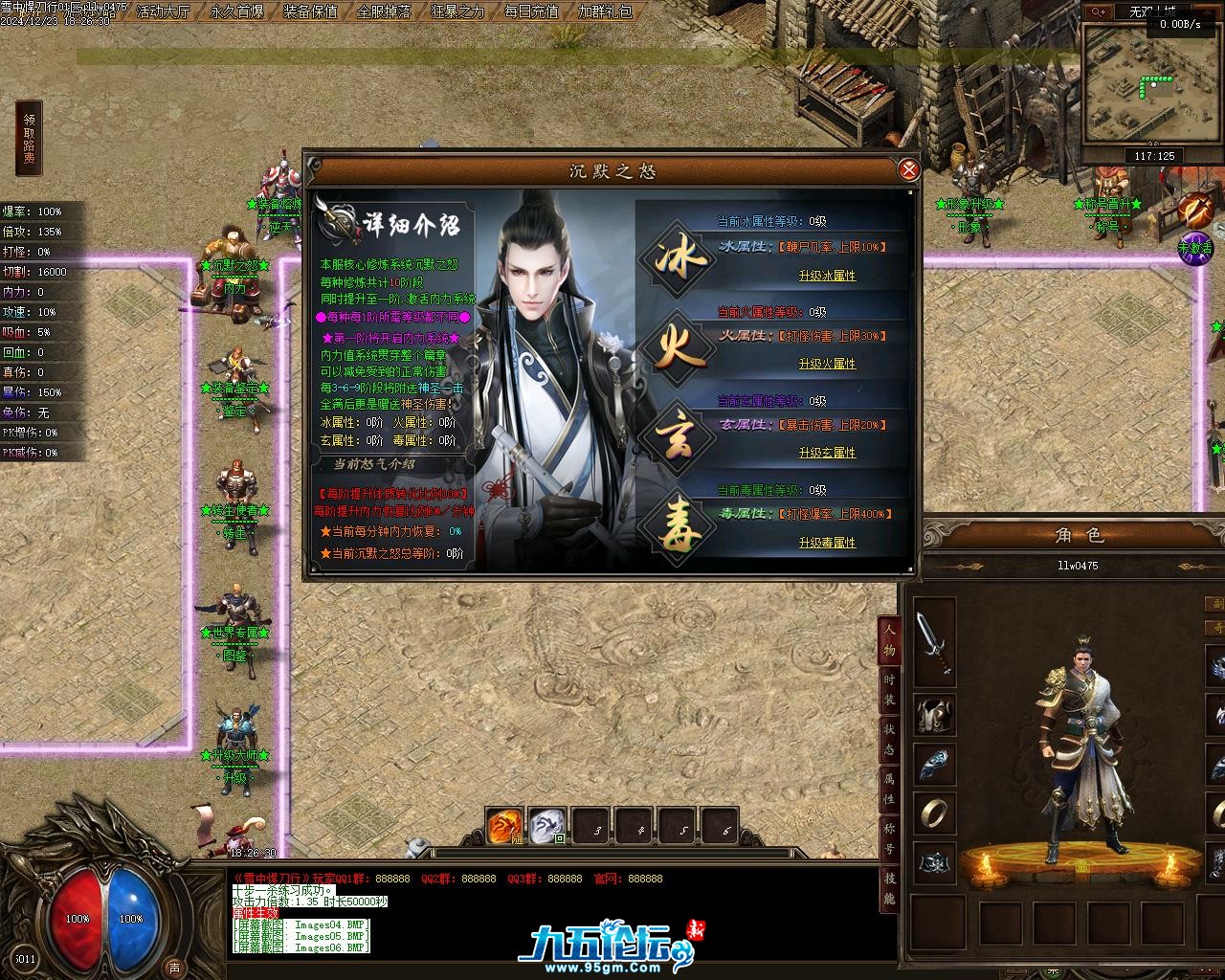Click the 升级玄属性 upgrade link
Image resolution: width=1225 pixels, height=980 pixels.
pyautogui.click(x=827, y=453)
